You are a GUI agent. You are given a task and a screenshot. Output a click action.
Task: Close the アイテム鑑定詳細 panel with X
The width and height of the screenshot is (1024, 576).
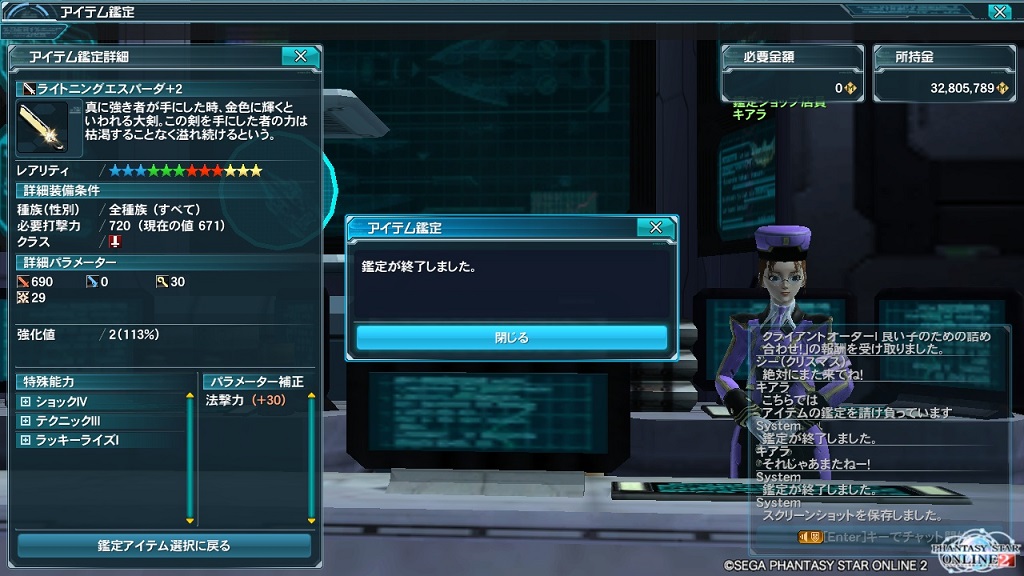tap(300, 57)
